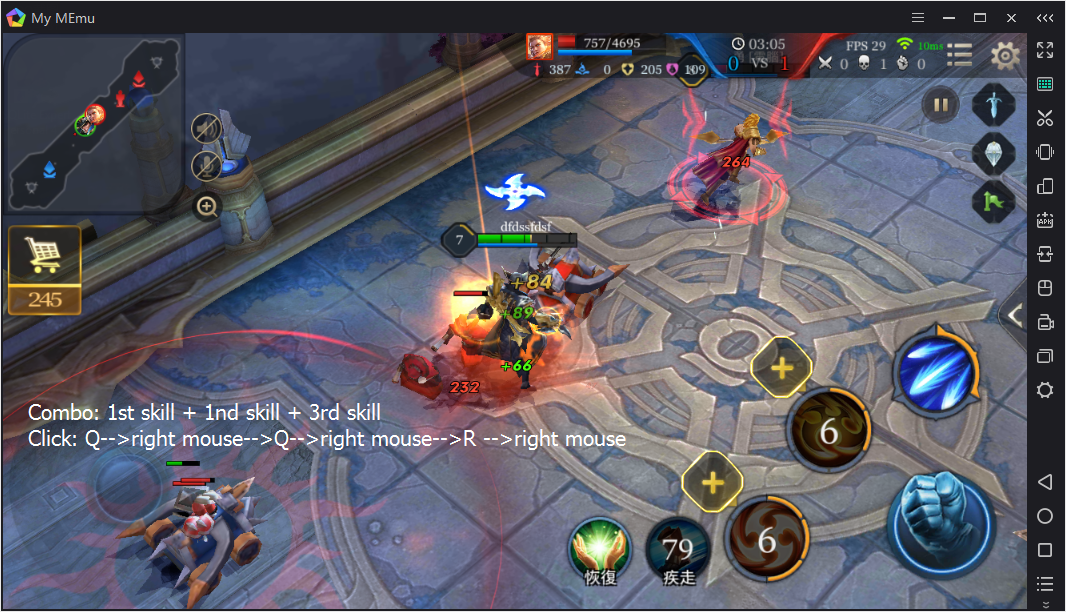1066x612 pixels.
Task: Open the settings gear
Action: coord(1004,55)
